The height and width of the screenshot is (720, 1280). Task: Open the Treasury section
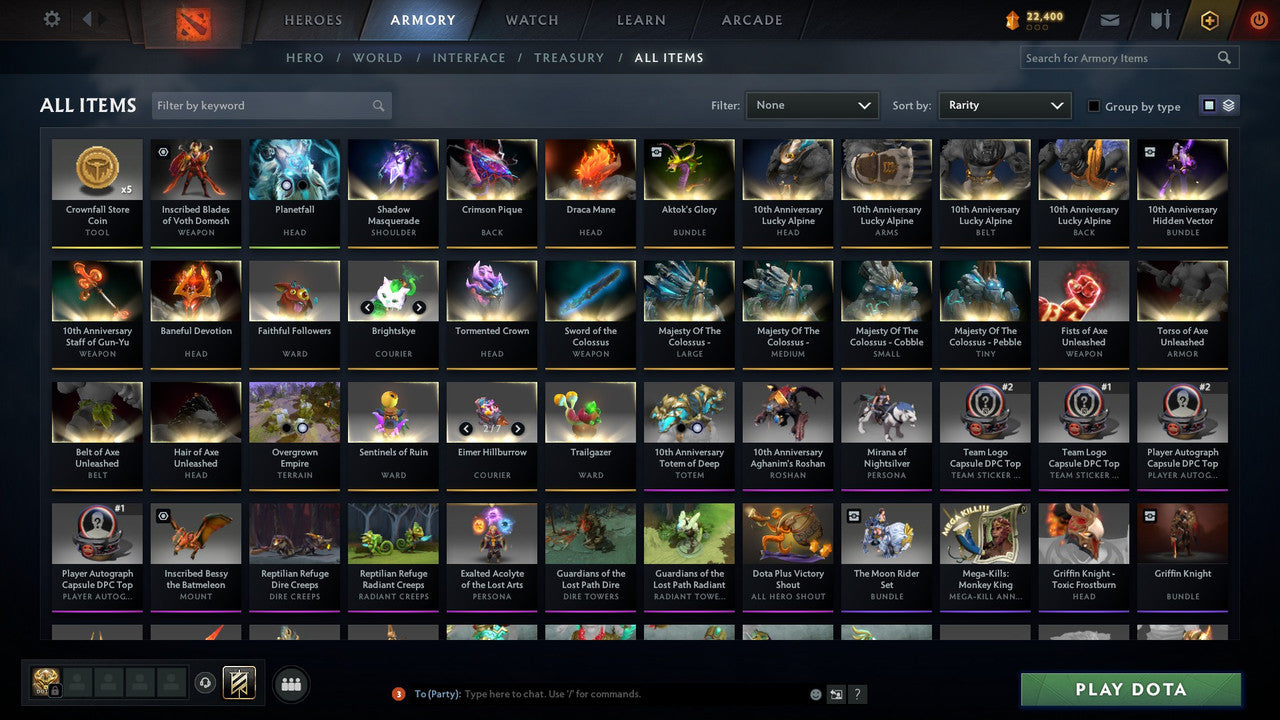pos(569,57)
